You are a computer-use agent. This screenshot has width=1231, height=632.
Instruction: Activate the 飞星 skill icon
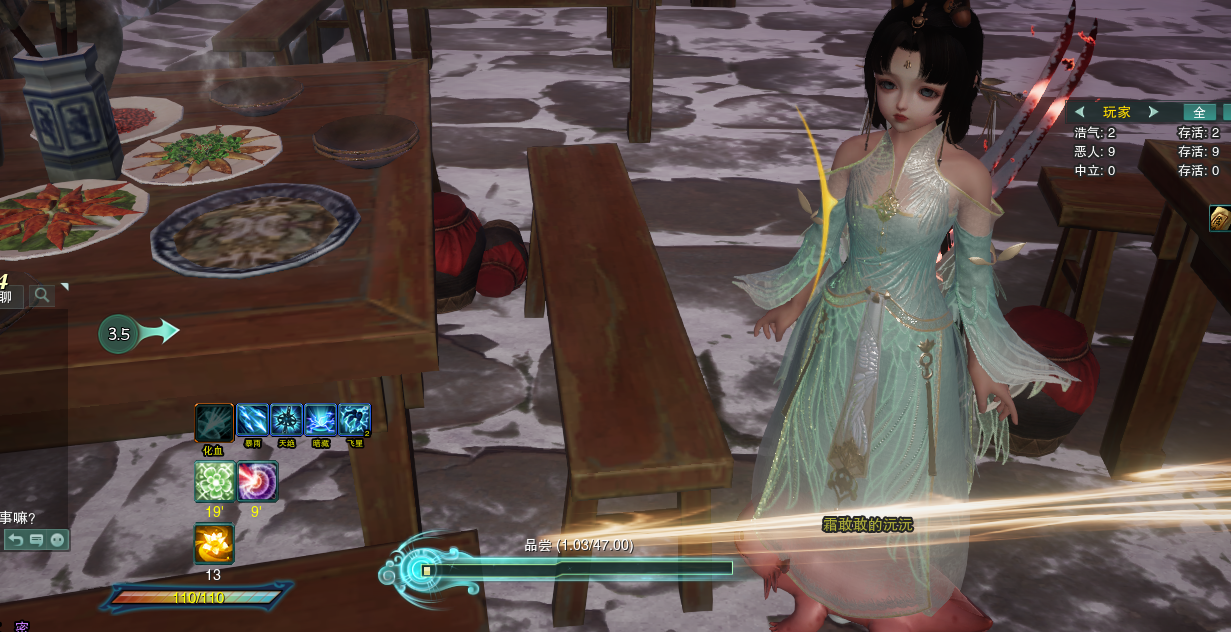[354, 420]
